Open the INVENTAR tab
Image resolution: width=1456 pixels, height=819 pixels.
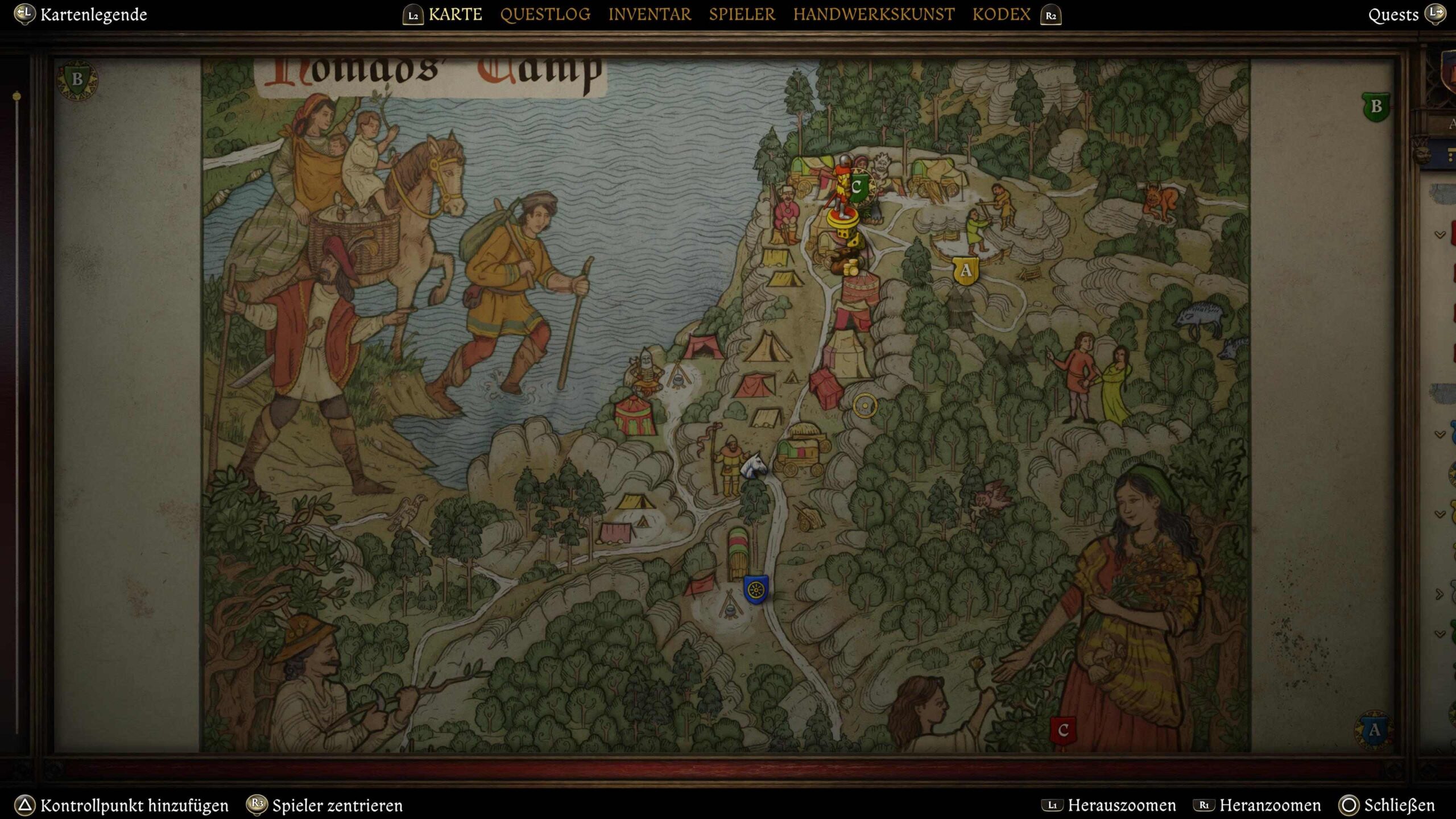tap(650, 14)
